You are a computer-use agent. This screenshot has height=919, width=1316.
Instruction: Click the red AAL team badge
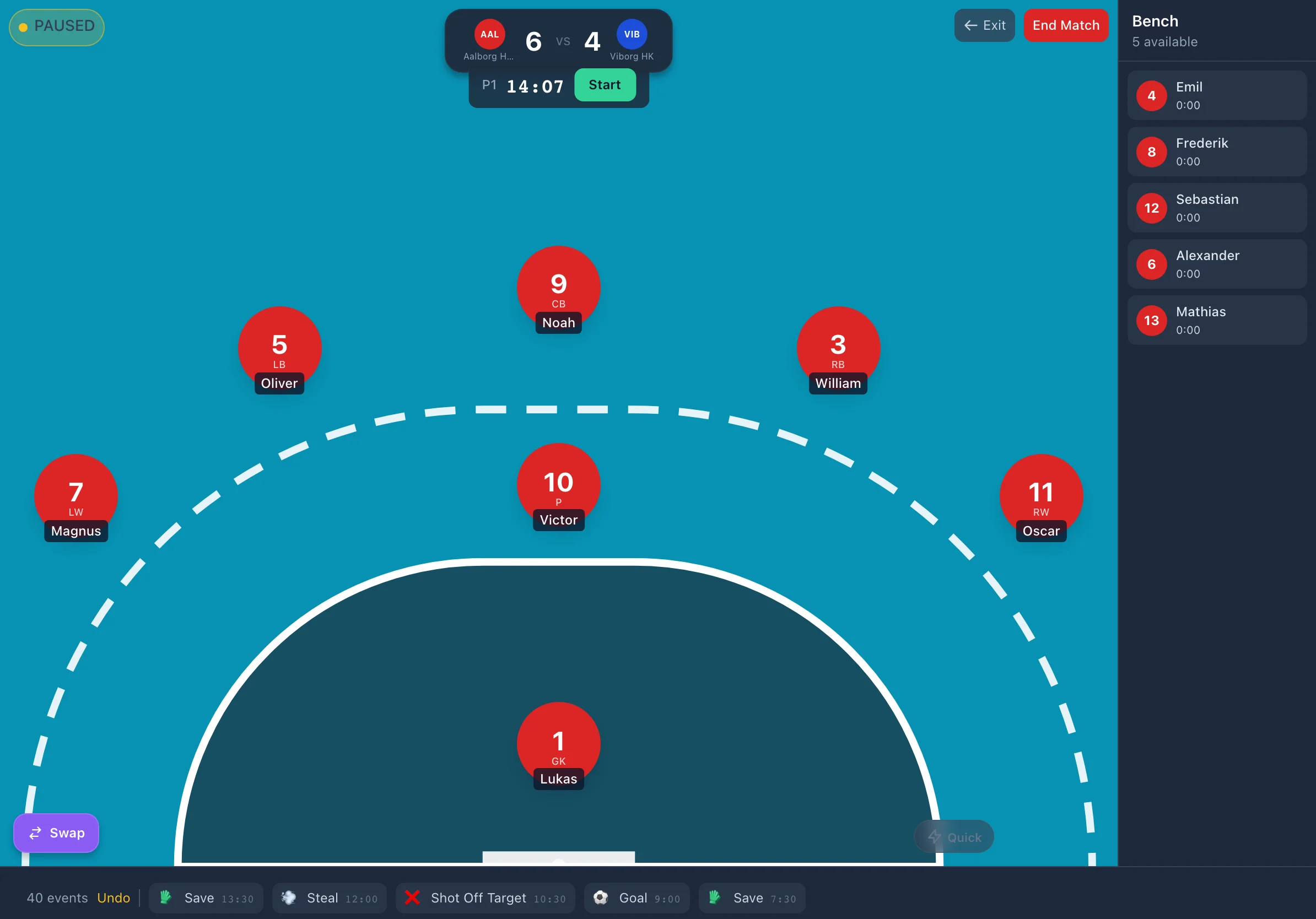tap(489, 34)
